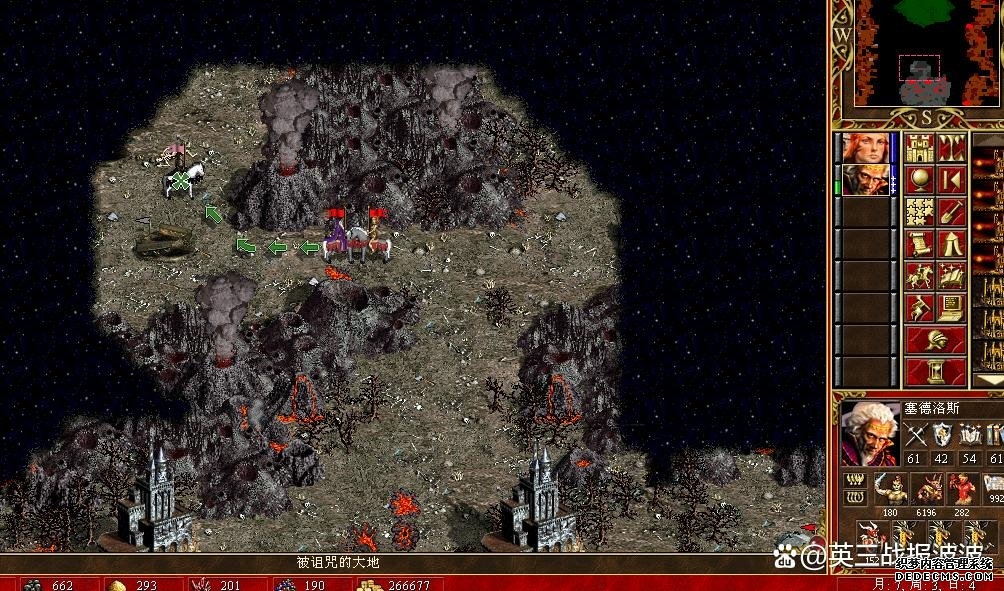Open the adventure options tent button
The image size is (1004, 591).
(952, 244)
